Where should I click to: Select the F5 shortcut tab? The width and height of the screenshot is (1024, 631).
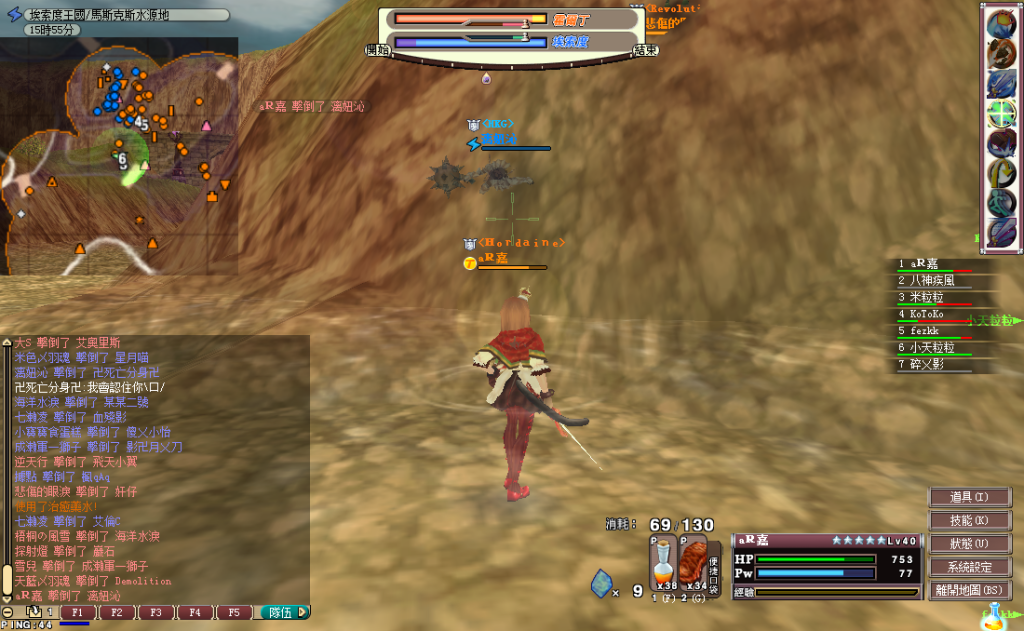(x=234, y=612)
